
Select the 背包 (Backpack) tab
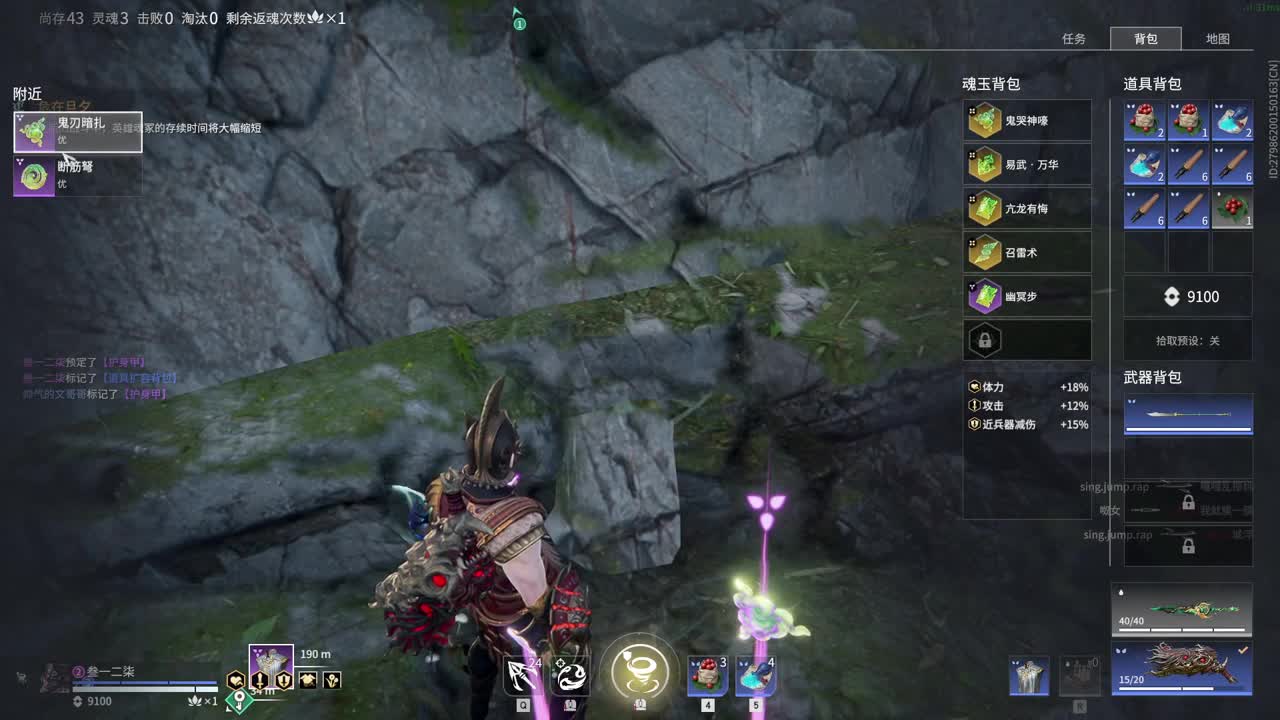click(x=1146, y=39)
